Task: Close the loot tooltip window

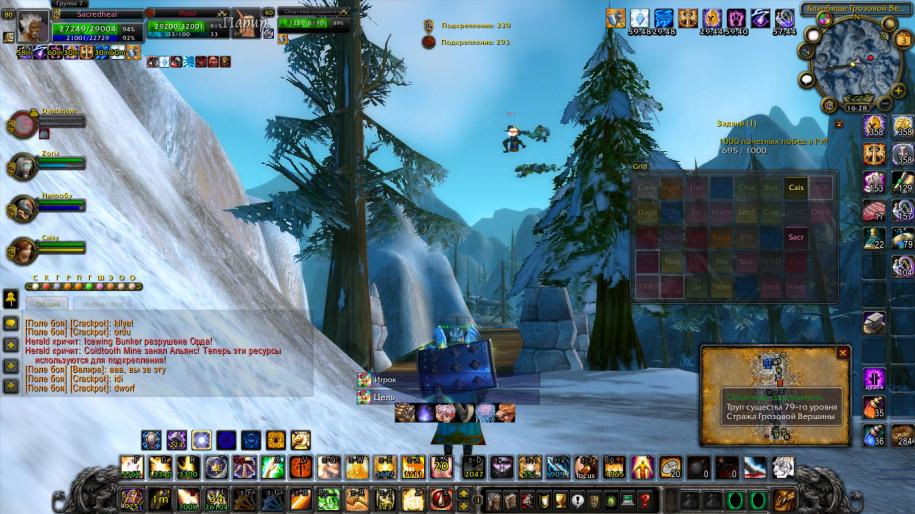Action: [842, 353]
